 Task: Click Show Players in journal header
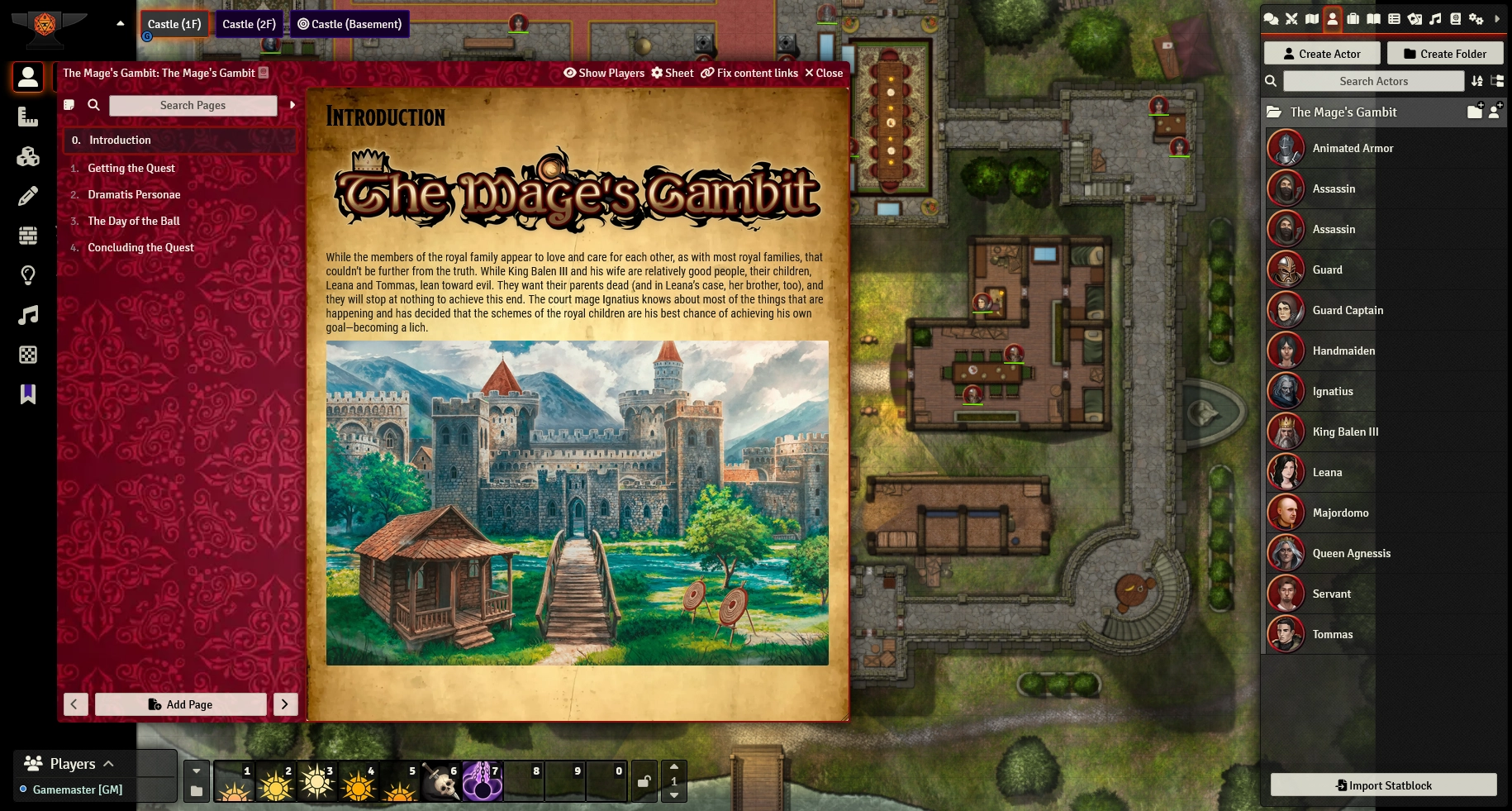pyautogui.click(x=604, y=73)
